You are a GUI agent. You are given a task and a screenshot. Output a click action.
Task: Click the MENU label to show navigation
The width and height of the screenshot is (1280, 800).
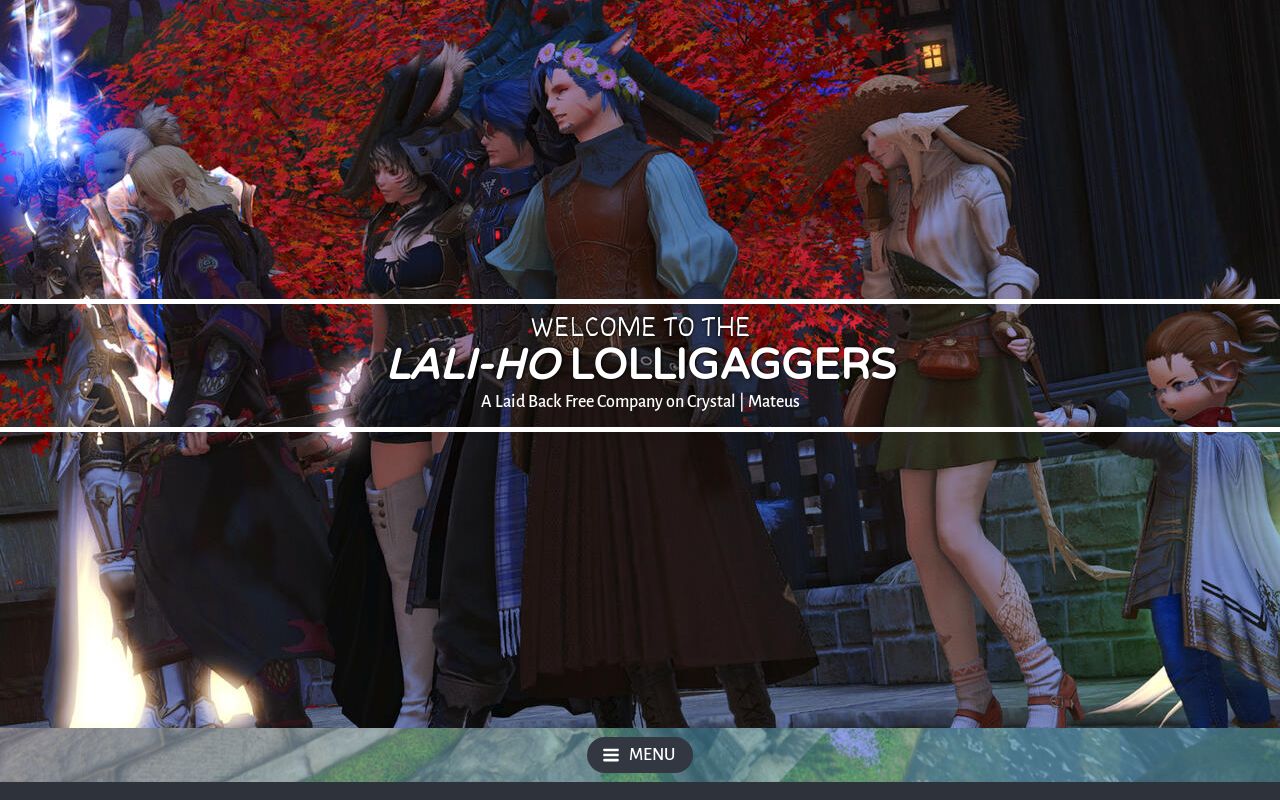point(652,755)
